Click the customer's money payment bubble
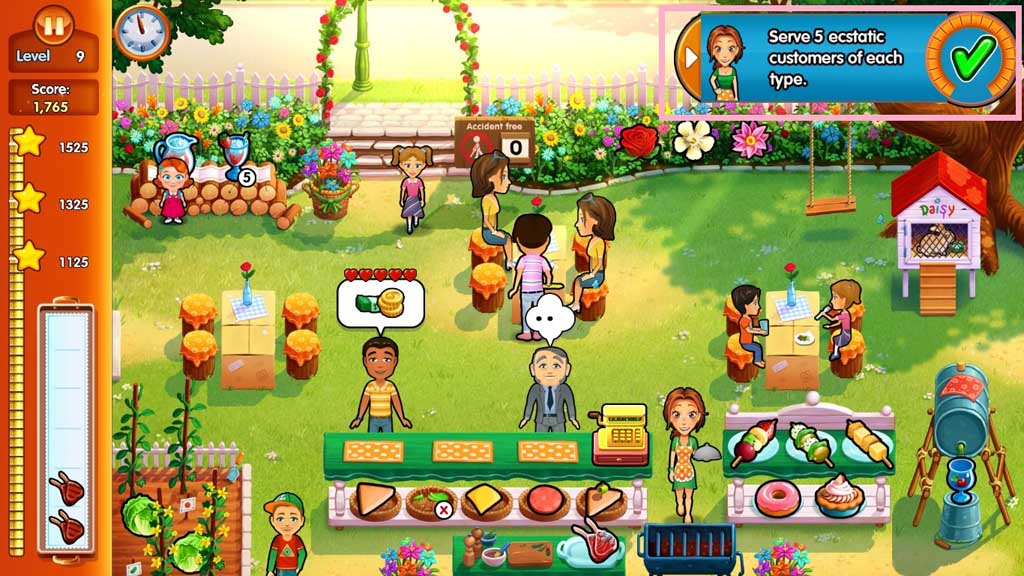This screenshot has height=576, width=1024. 380,303
